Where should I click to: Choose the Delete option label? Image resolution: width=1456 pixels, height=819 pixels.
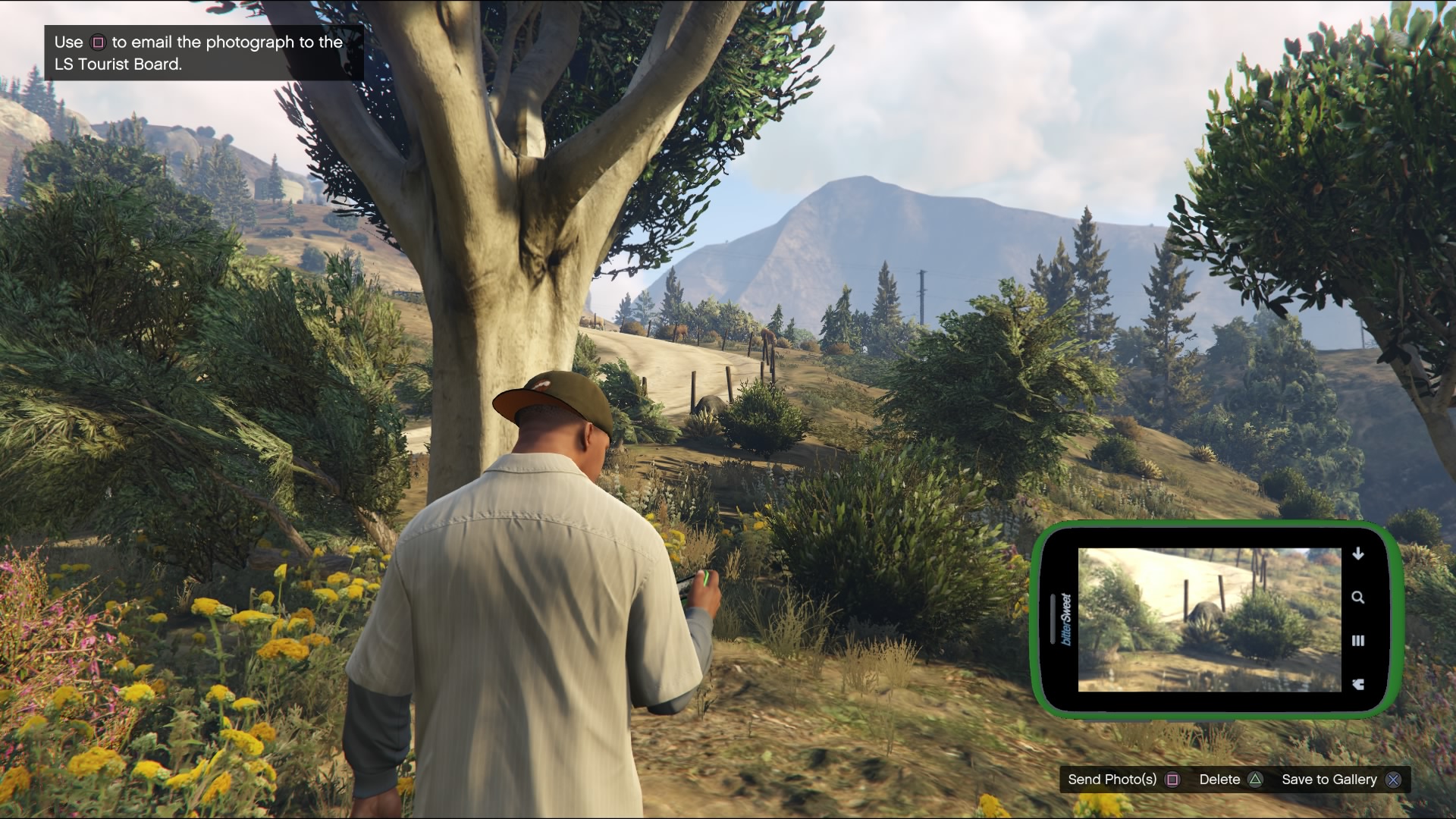tap(1219, 780)
